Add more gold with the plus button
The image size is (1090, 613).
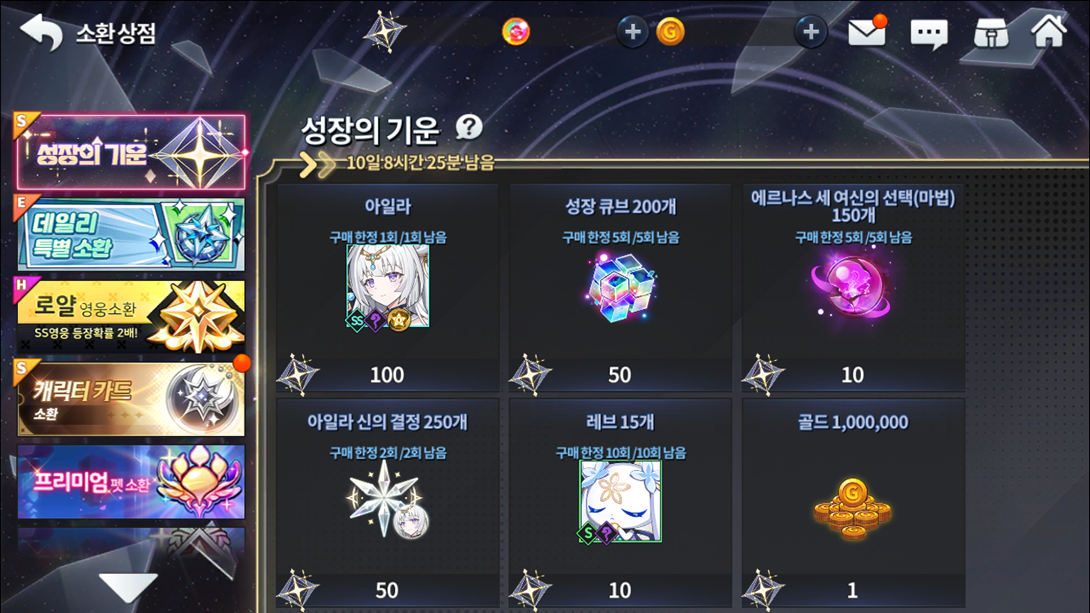click(811, 32)
